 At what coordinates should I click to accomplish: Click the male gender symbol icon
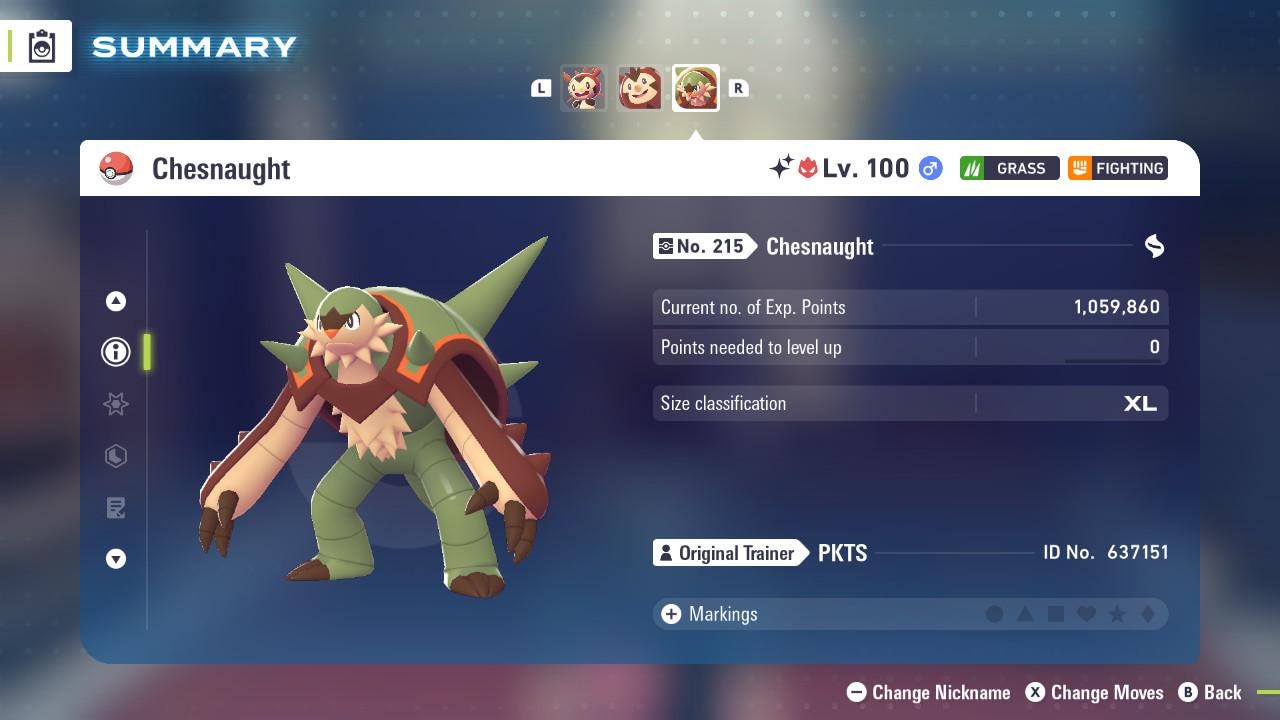[928, 169]
